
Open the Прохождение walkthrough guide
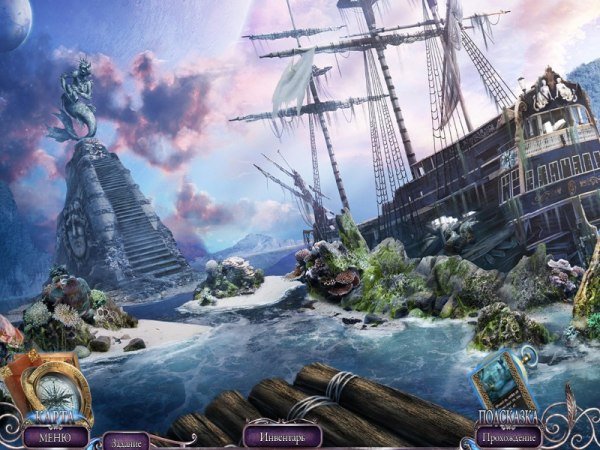click(x=510, y=436)
